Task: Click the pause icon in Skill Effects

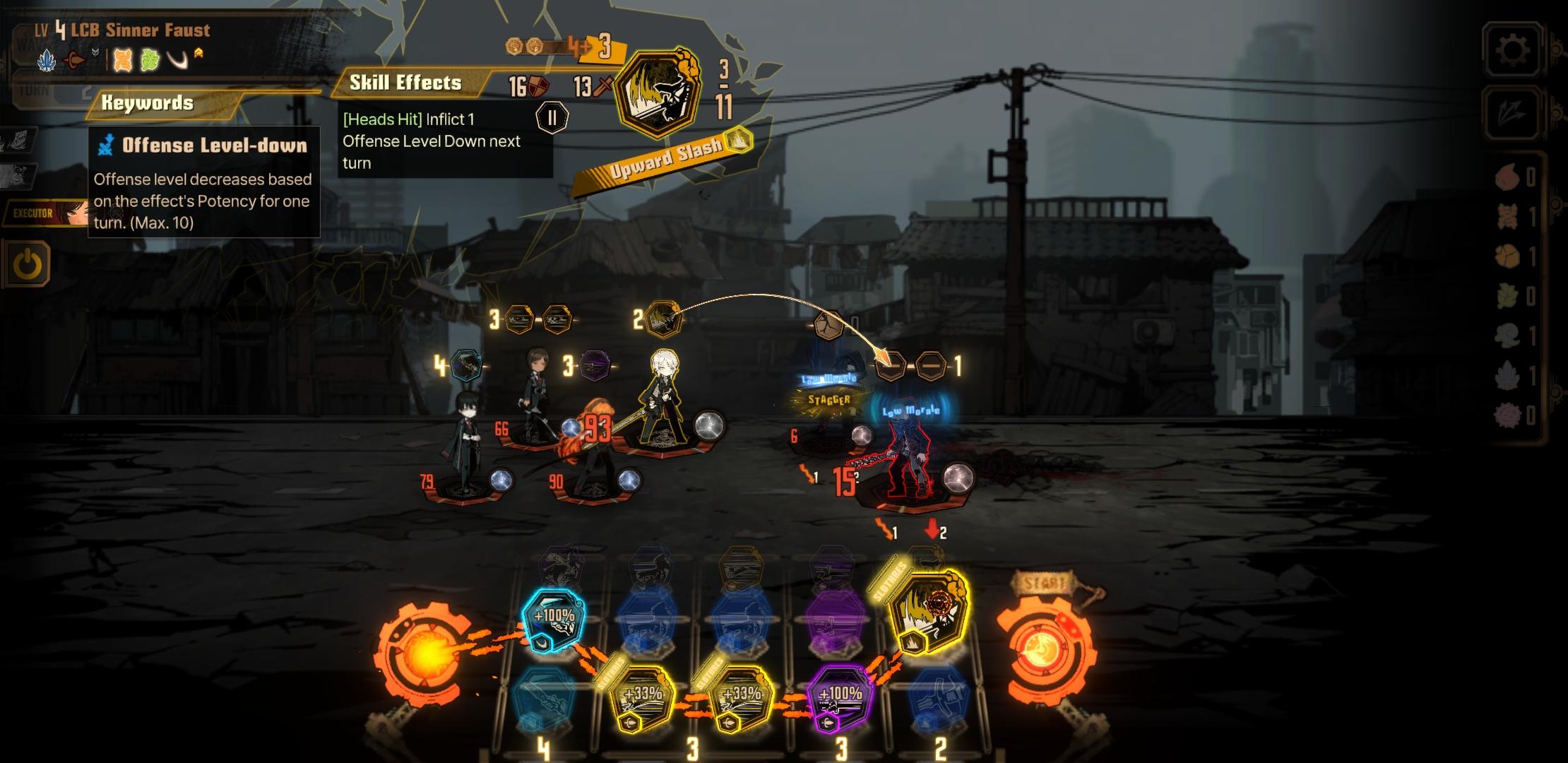Action: tap(552, 117)
